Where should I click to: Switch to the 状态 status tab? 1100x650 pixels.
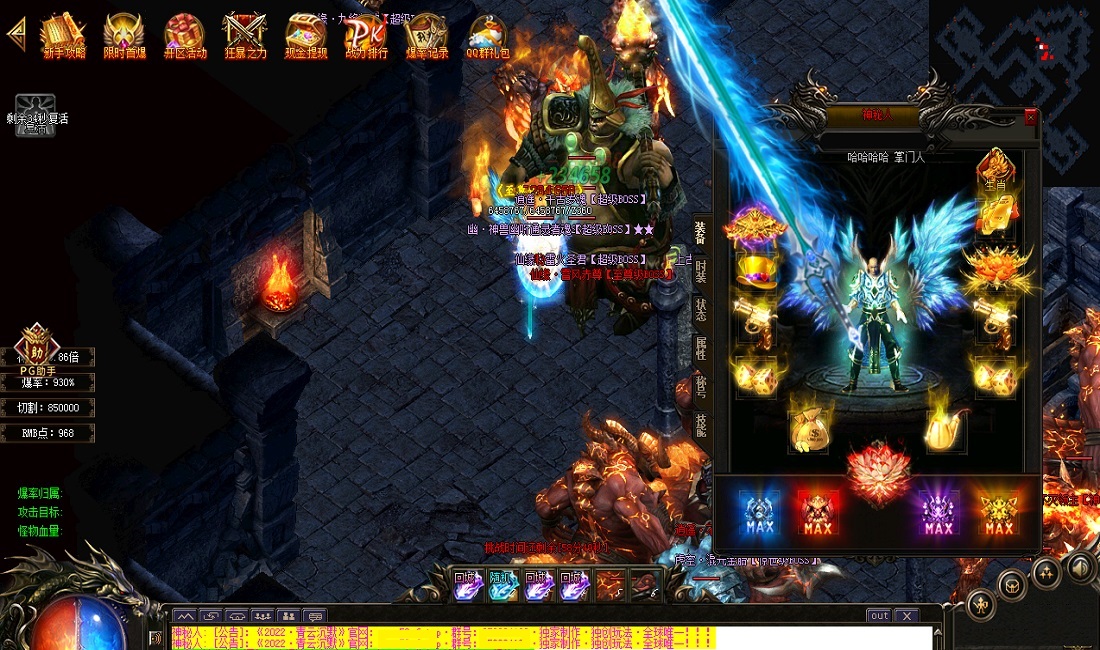coord(701,309)
